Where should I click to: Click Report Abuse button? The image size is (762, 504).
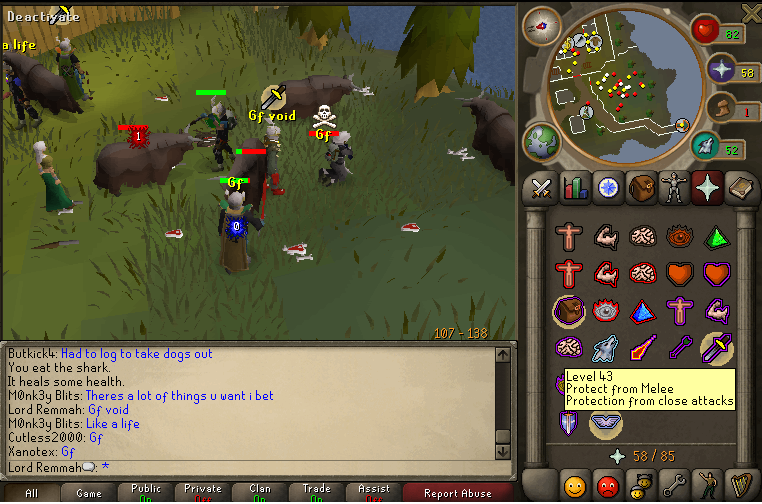pyautogui.click(x=458, y=492)
